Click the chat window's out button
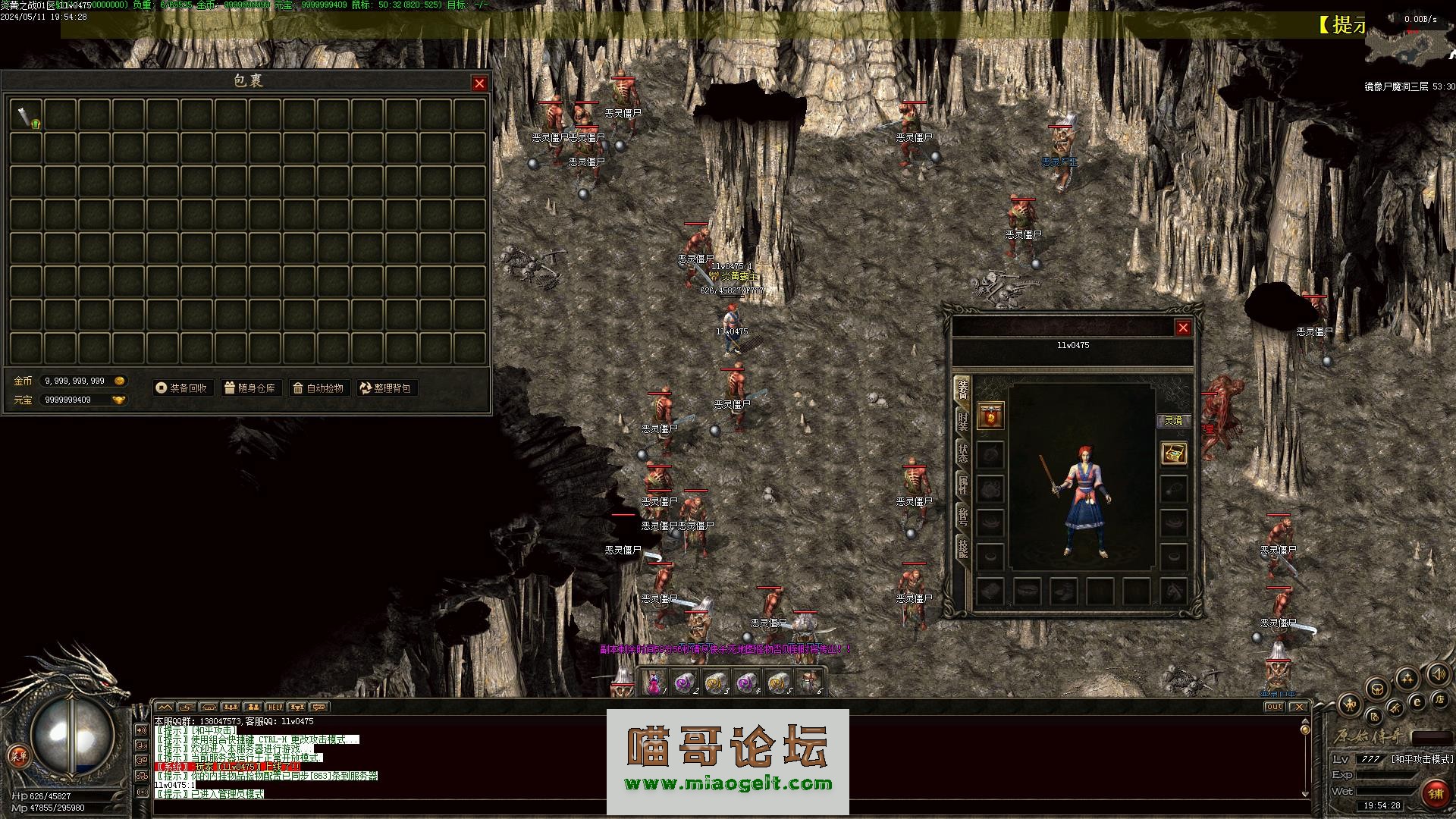Image resolution: width=1456 pixels, height=819 pixels. click(x=1274, y=707)
